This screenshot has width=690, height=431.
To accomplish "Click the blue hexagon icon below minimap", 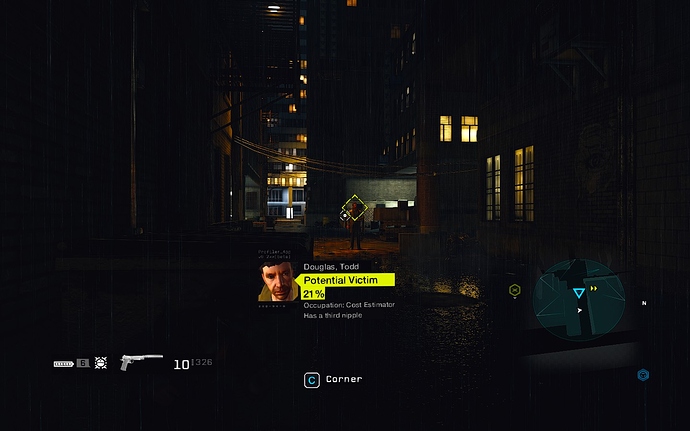I will (x=643, y=375).
